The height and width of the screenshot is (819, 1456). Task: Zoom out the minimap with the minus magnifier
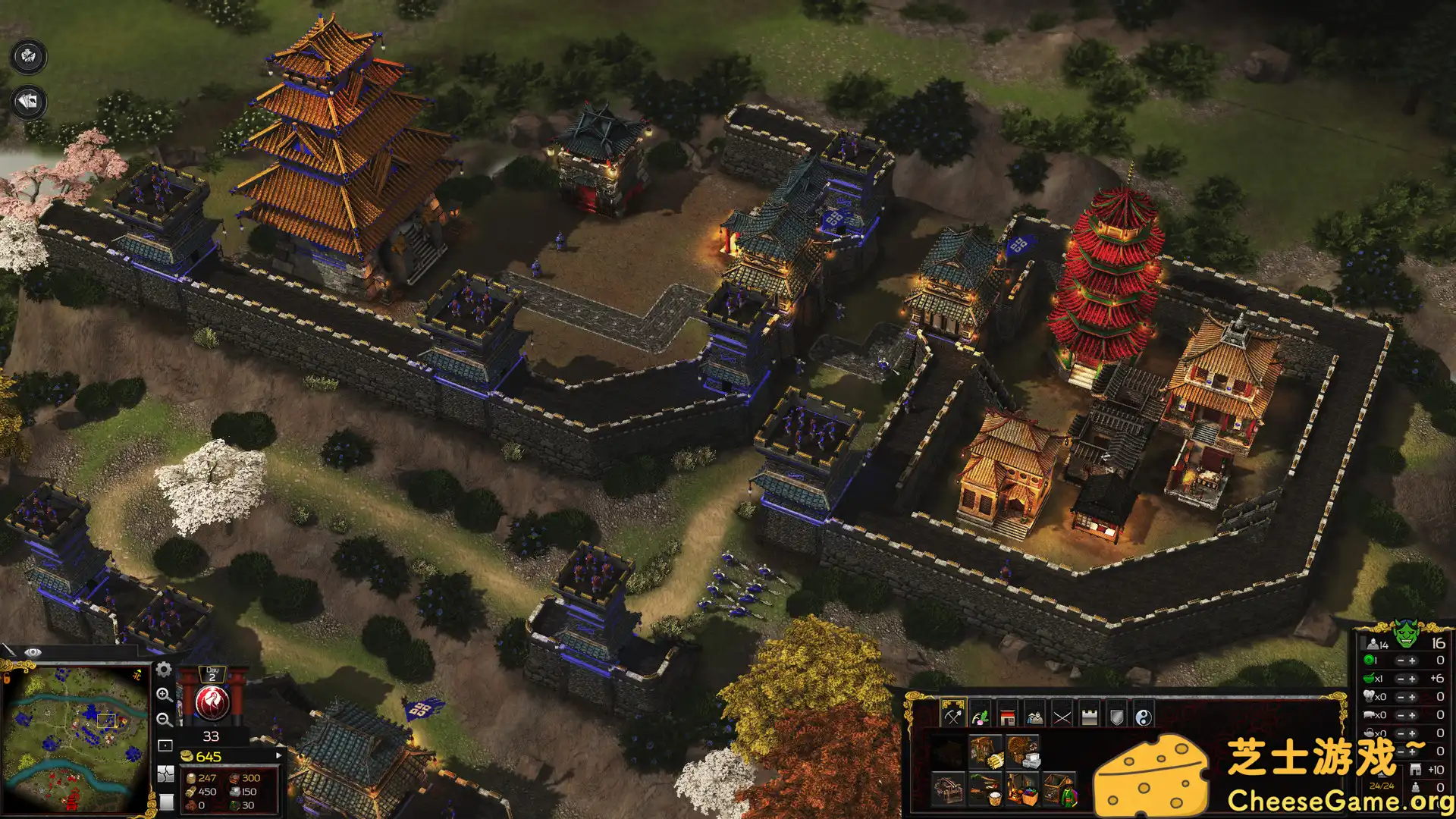tap(164, 719)
